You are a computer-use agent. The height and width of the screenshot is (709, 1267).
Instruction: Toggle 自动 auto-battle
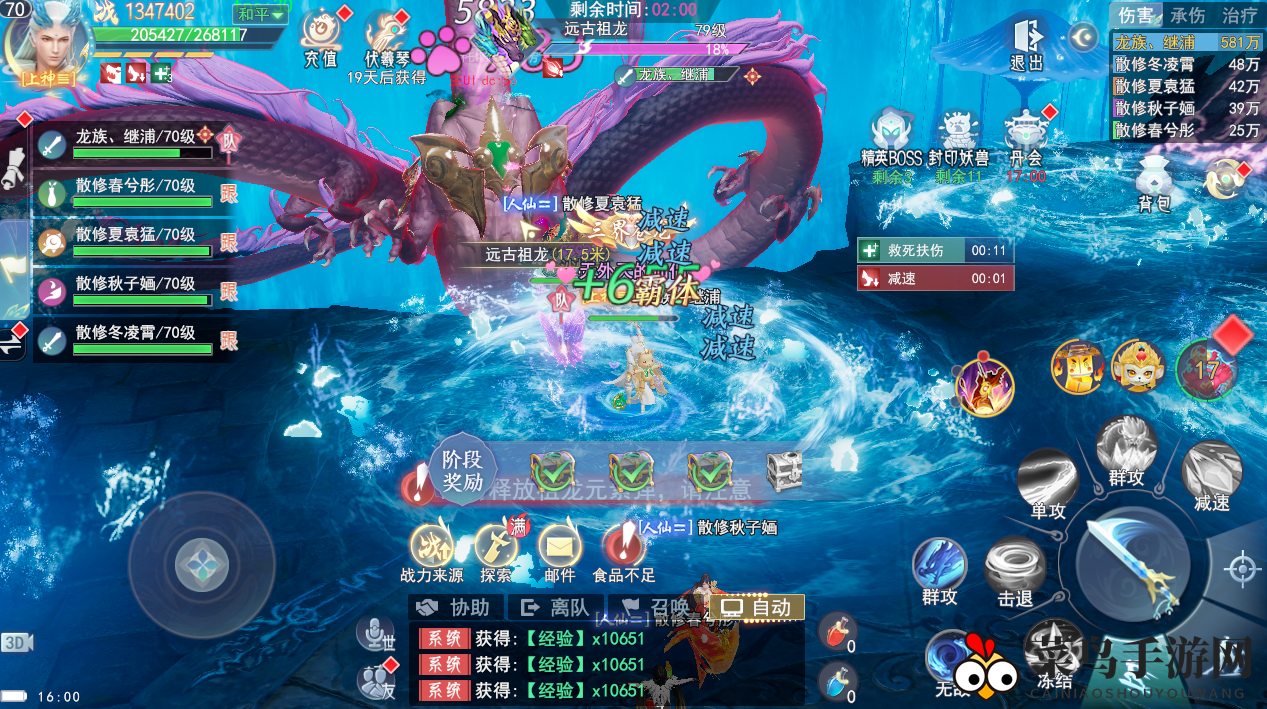756,607
